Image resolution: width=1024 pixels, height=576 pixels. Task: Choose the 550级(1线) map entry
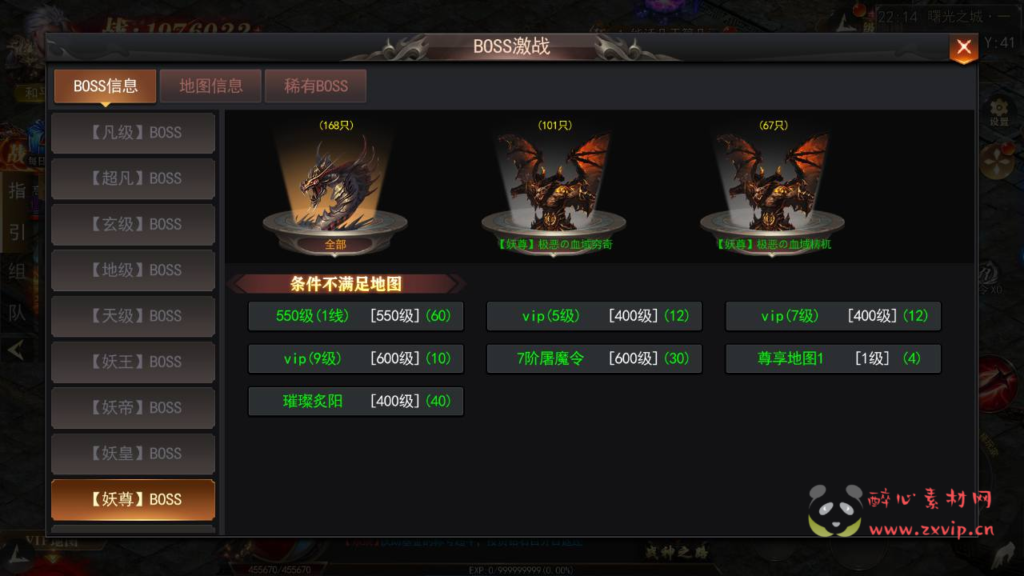click(356, 316)
